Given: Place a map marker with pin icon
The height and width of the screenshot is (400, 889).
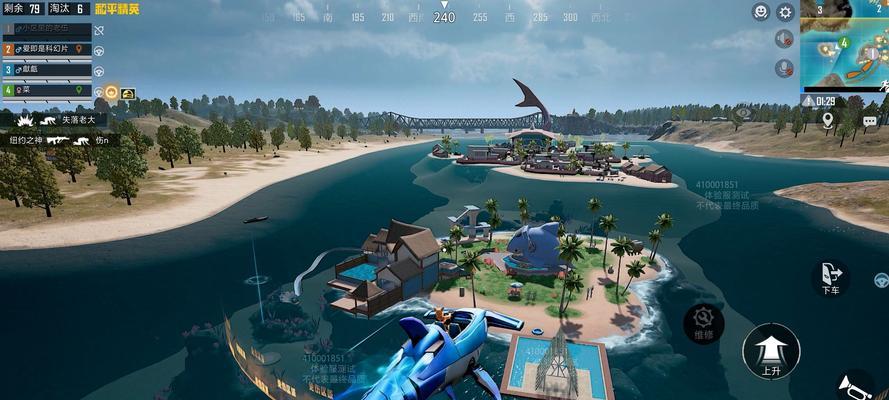Looking at the screenshot, I should click(x=828, y=120).
